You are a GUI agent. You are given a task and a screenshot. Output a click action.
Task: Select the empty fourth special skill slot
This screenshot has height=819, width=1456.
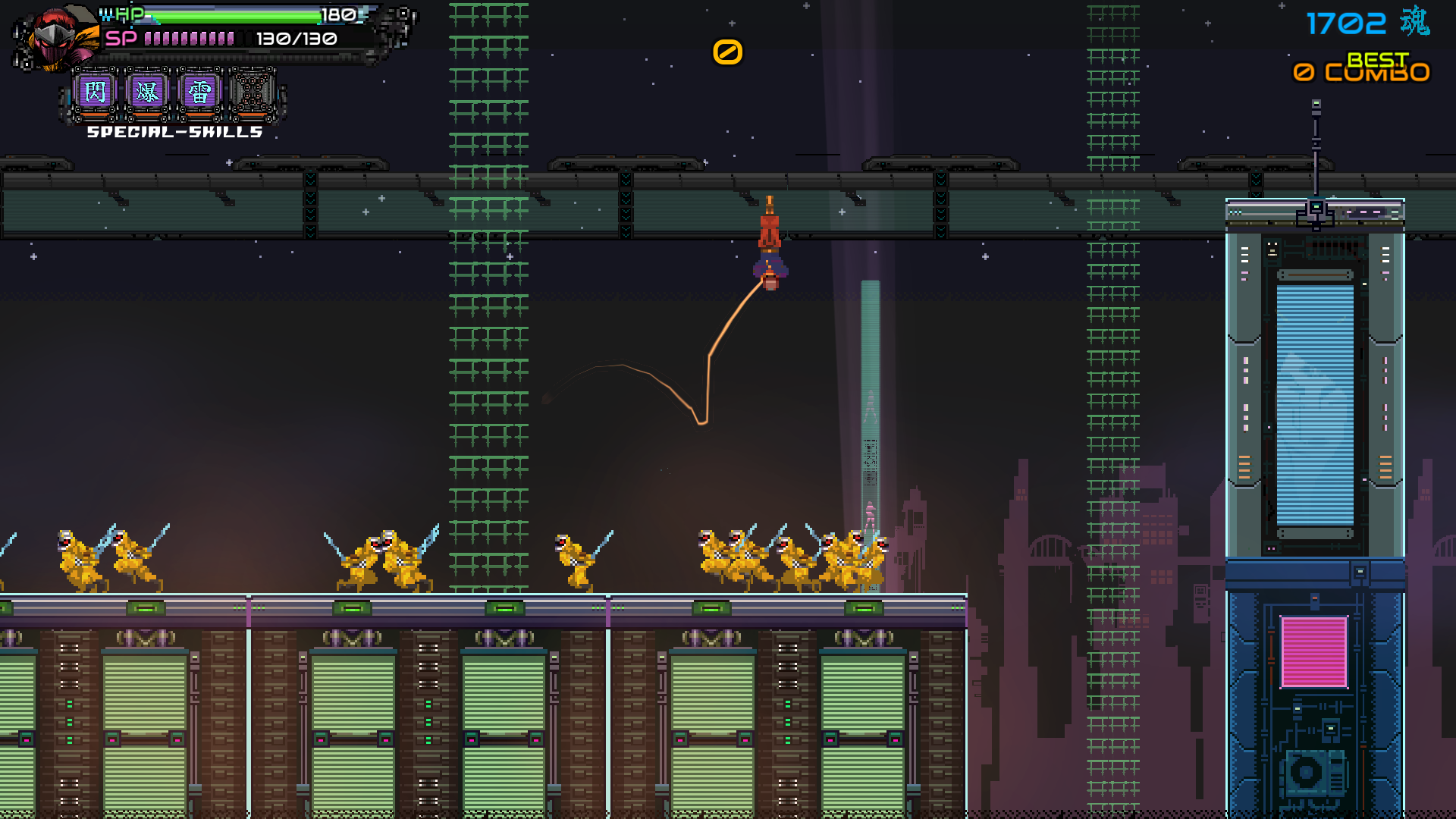252,93
